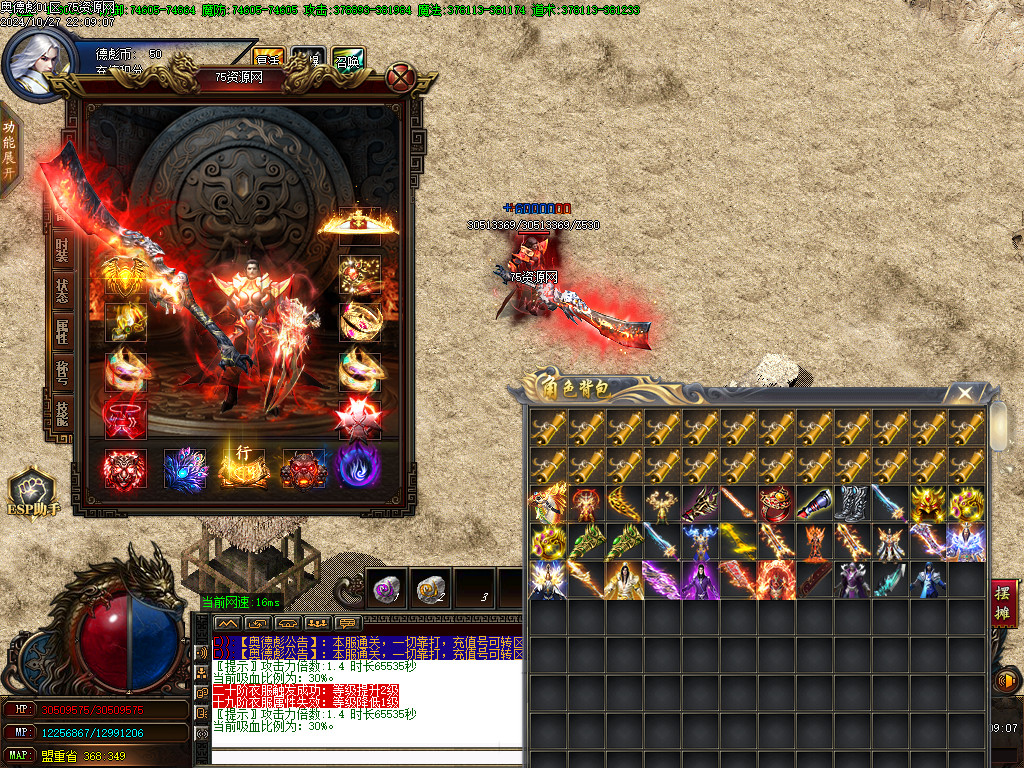The width and height of the screenshot is (1024, 768).
Task: Select the red lion head equipment slot
Action: pyautogui.click(x=125, y=468)
